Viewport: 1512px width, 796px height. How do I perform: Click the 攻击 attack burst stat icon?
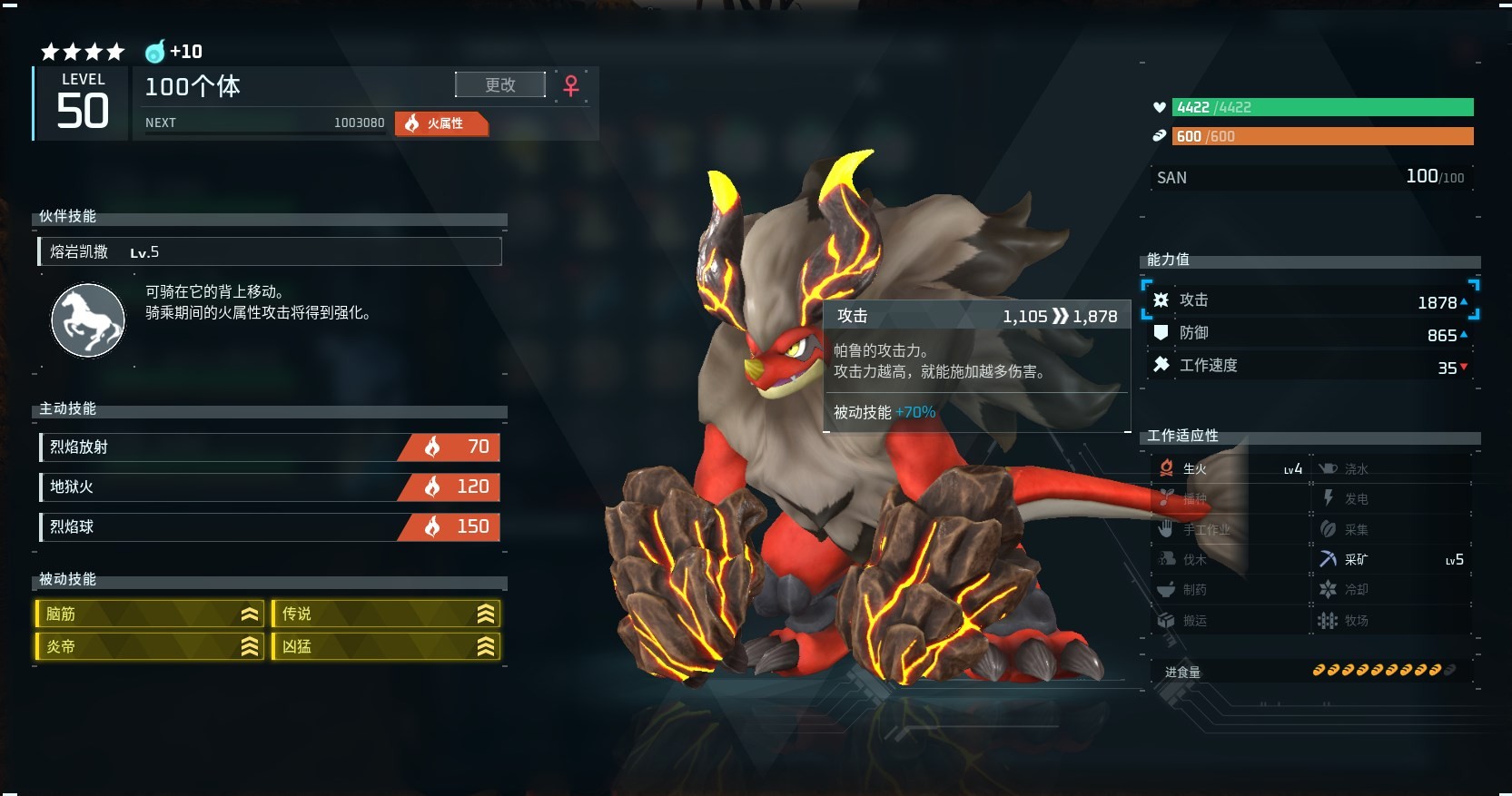pyautogui.click(x=1160, y=300)
